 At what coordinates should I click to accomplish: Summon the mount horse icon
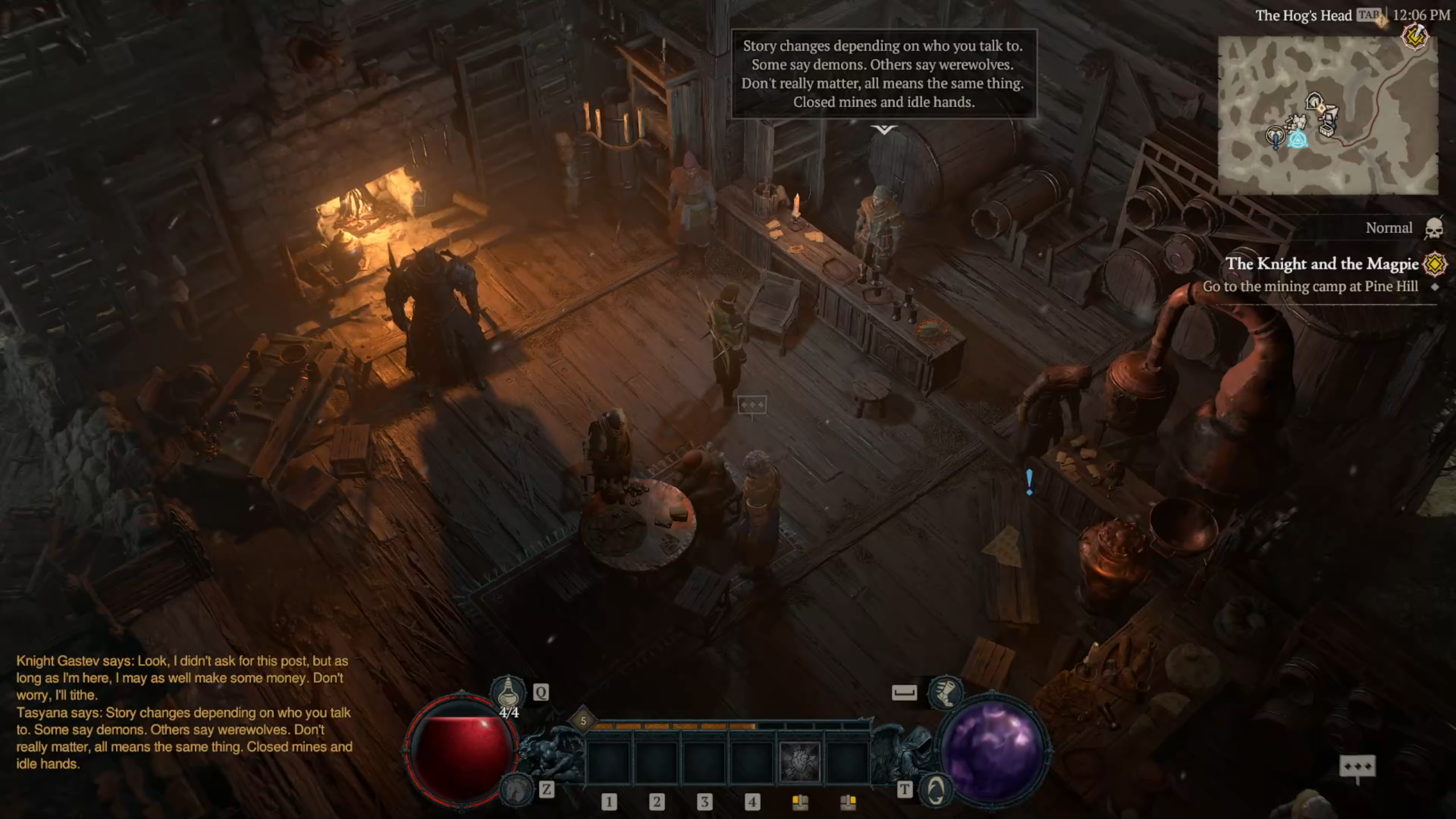pos(516,789)
